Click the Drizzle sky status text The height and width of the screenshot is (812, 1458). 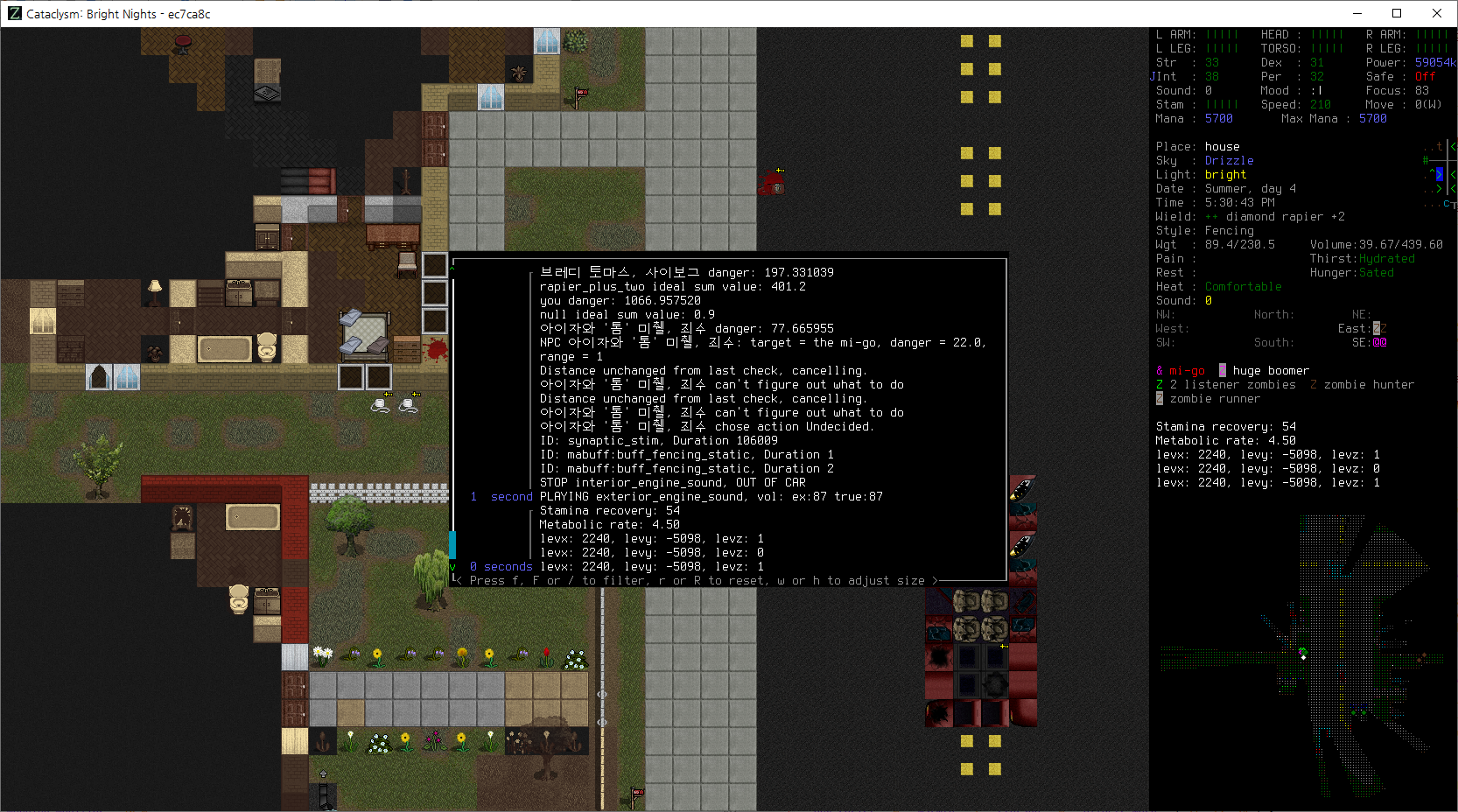point(1229,160)
